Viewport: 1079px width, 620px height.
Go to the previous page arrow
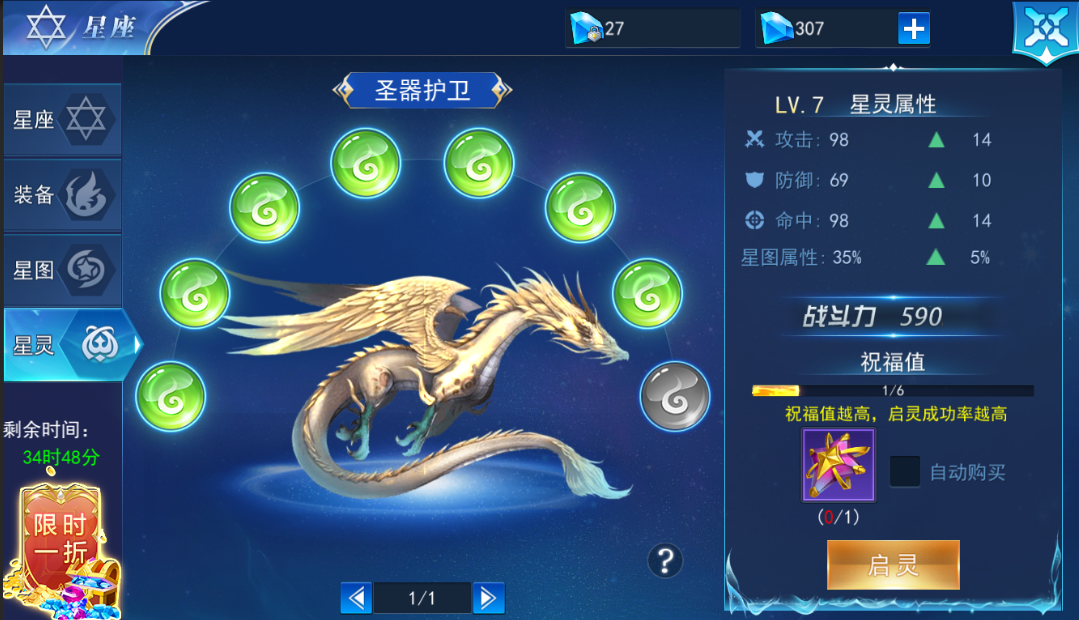pos(356,598)
